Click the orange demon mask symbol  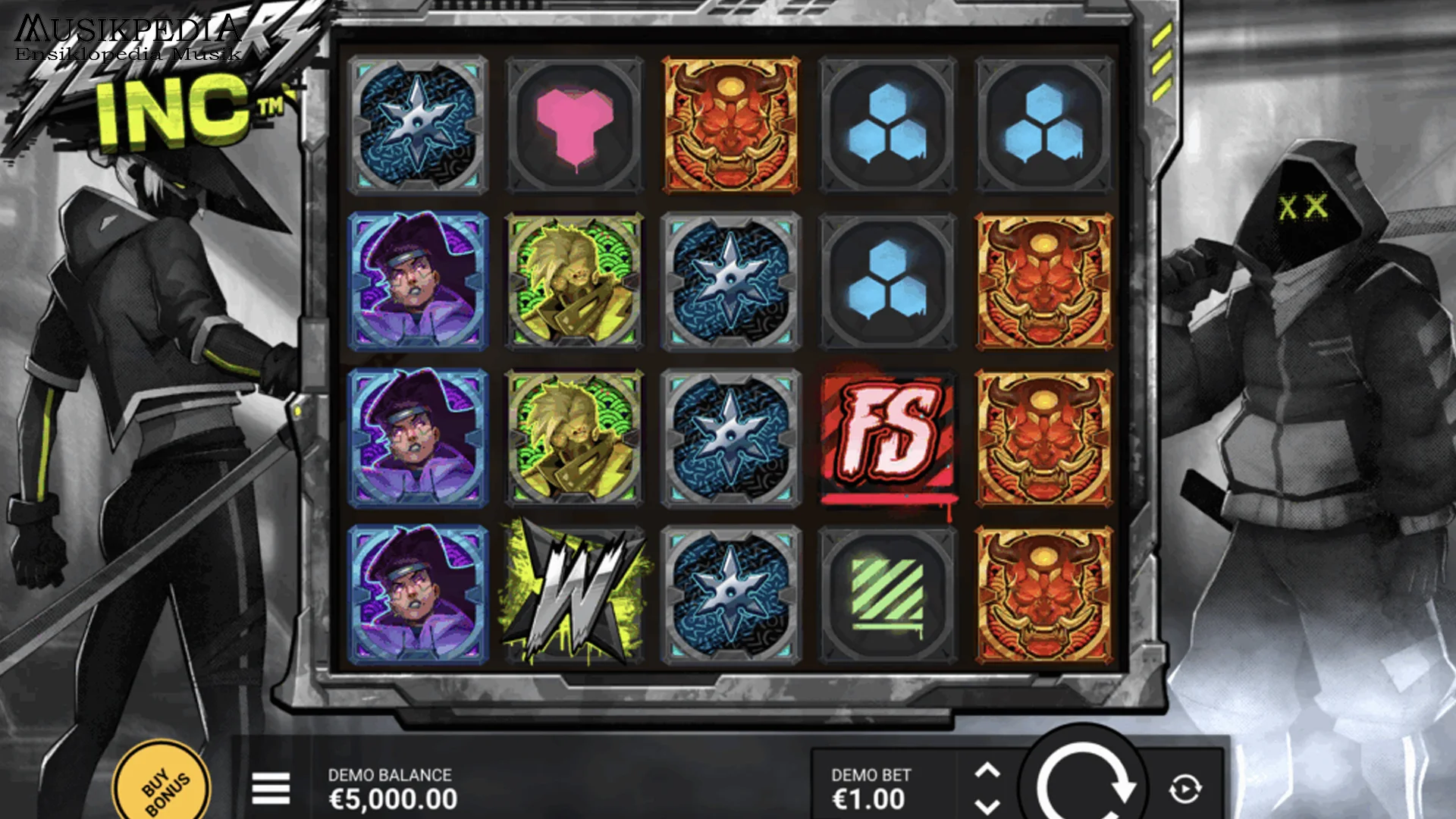(730, 124)
